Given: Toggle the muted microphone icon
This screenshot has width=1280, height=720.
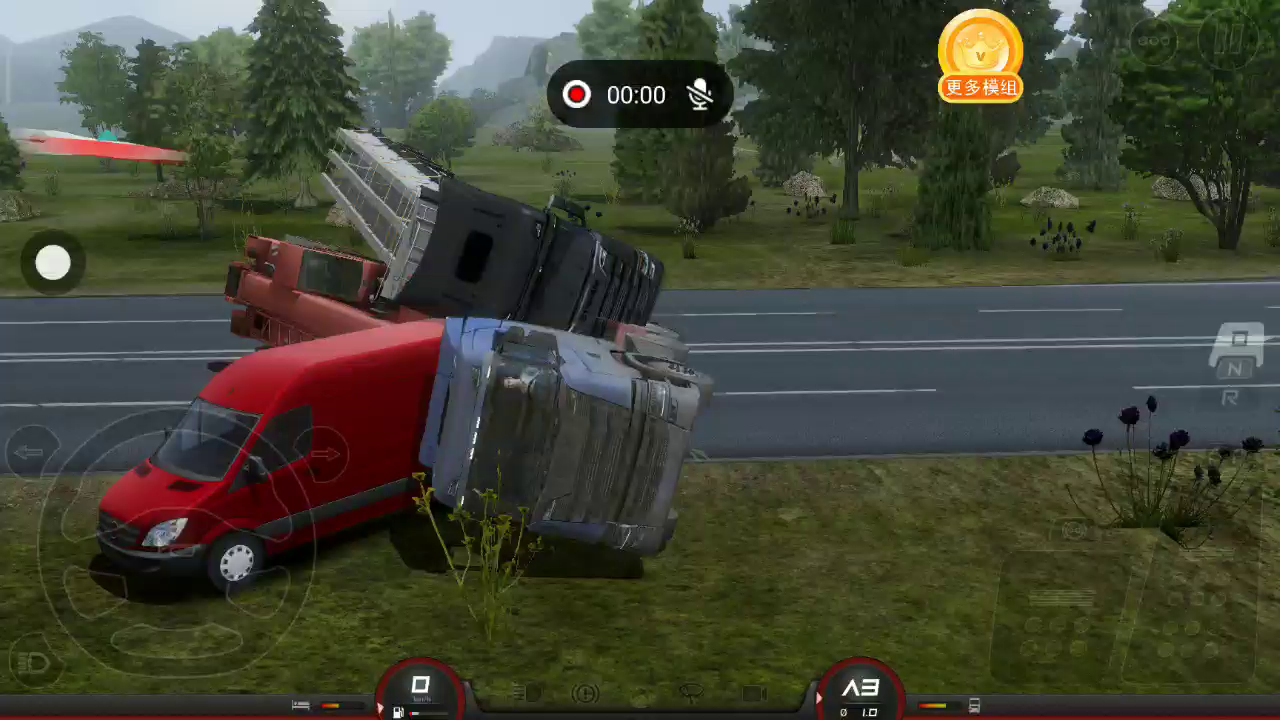Looking at the screenshot, I should [x=700, y=94].
